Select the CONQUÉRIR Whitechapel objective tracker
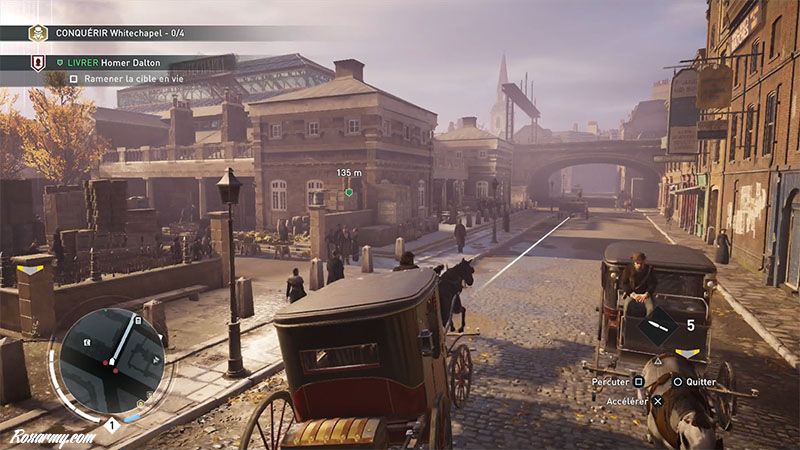The width and height of the screenshot is (800, 450). [x=122, y=32]
